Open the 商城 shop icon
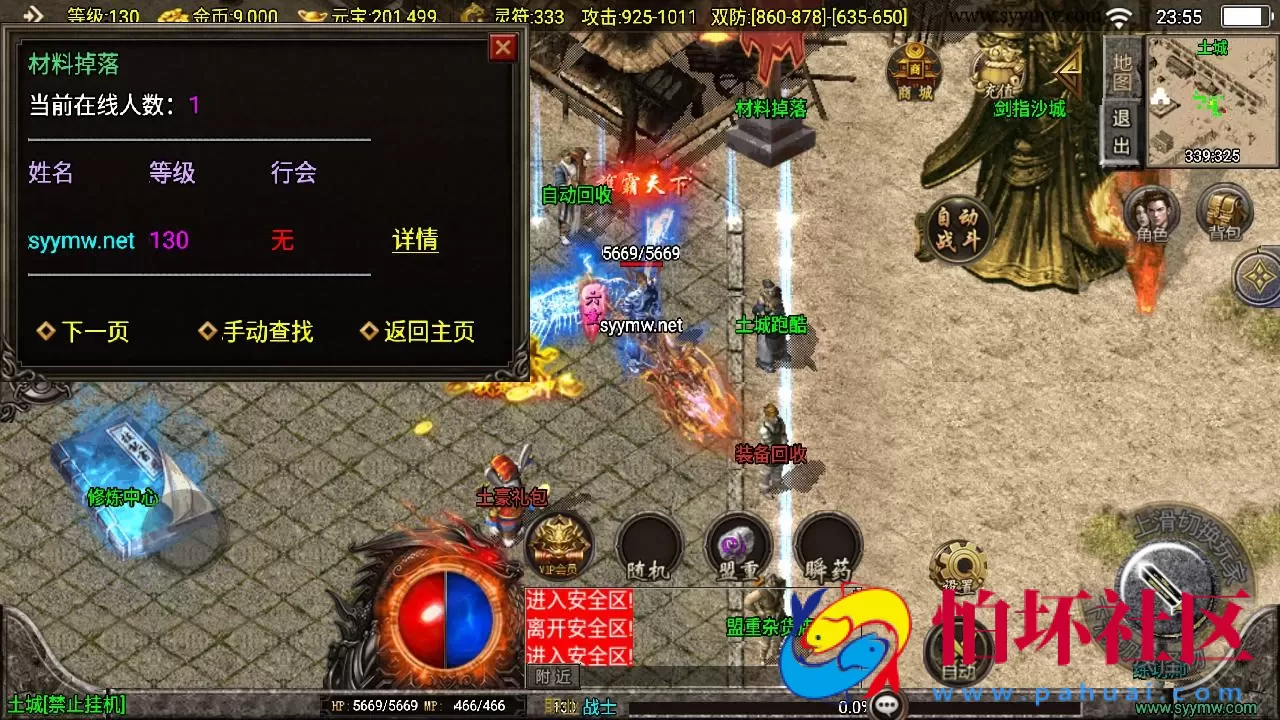This screenshot has height=720, width=1280. 916,75
